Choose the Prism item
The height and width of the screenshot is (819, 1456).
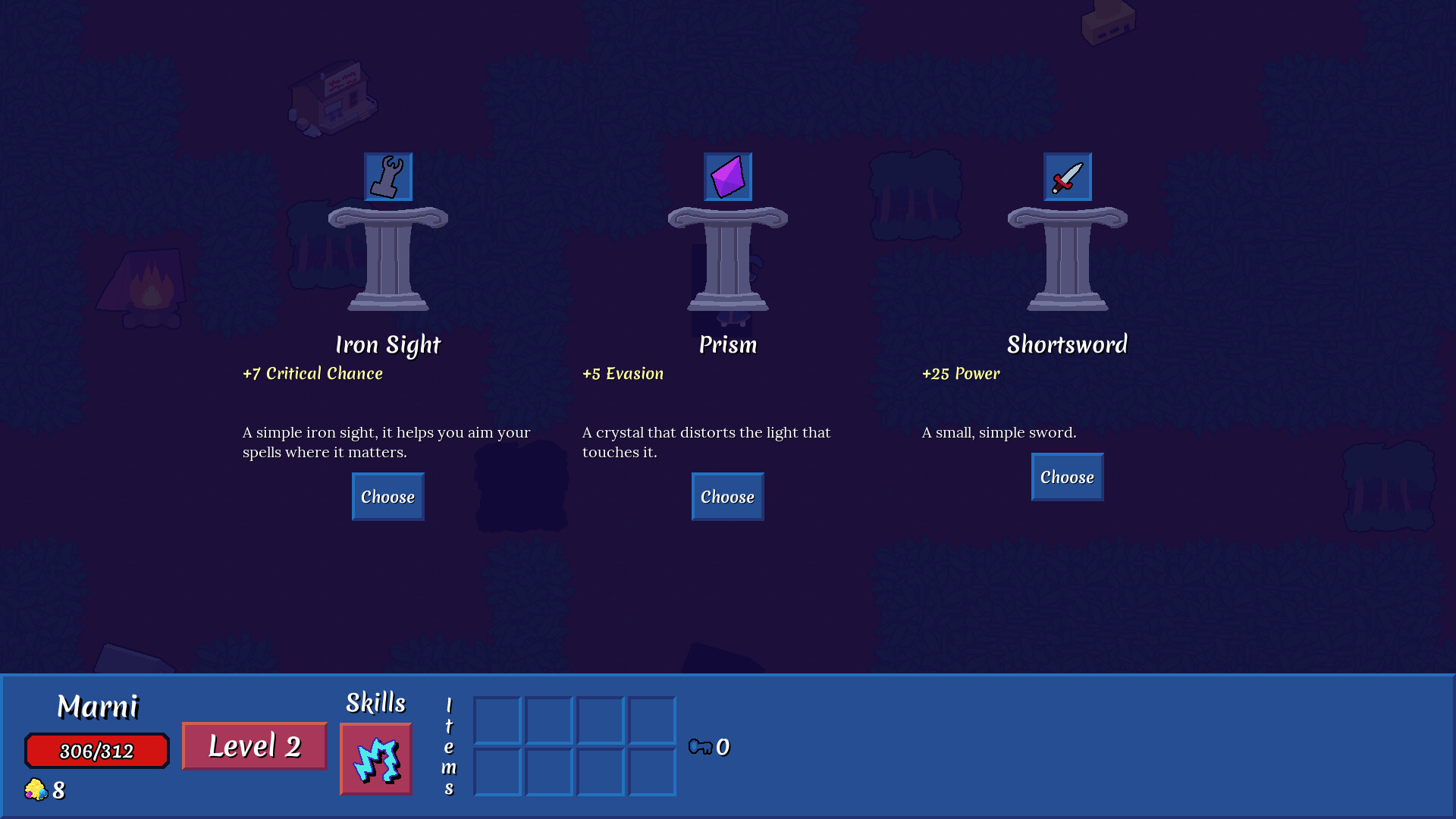click(726, 496)
